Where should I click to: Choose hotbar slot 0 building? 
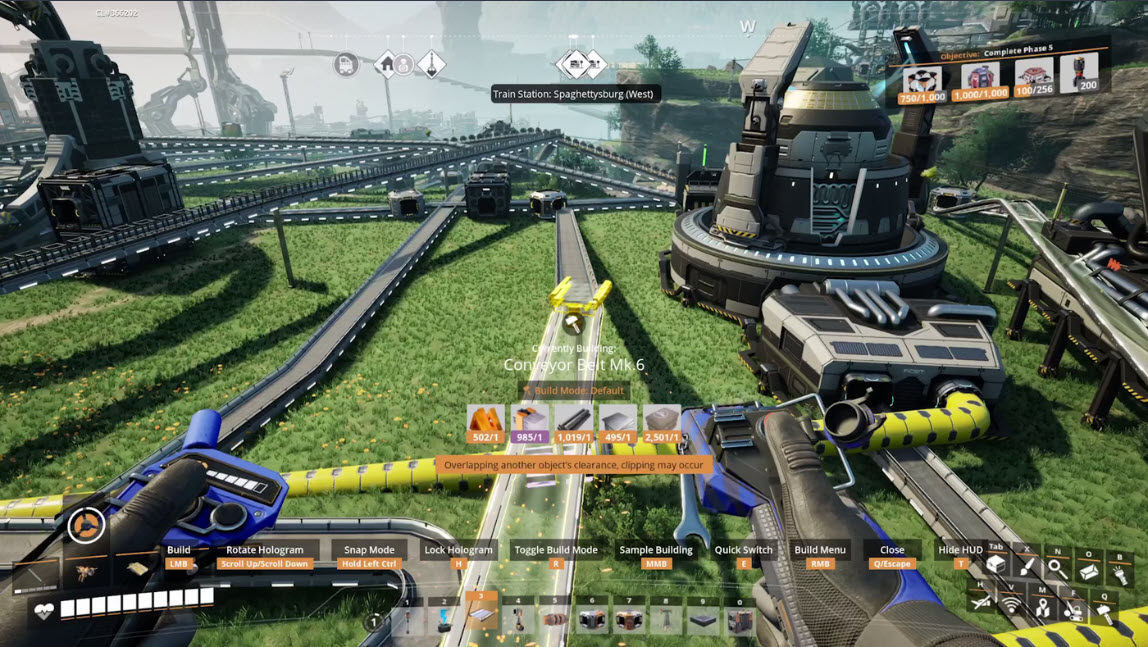click(x=740, y=620)
